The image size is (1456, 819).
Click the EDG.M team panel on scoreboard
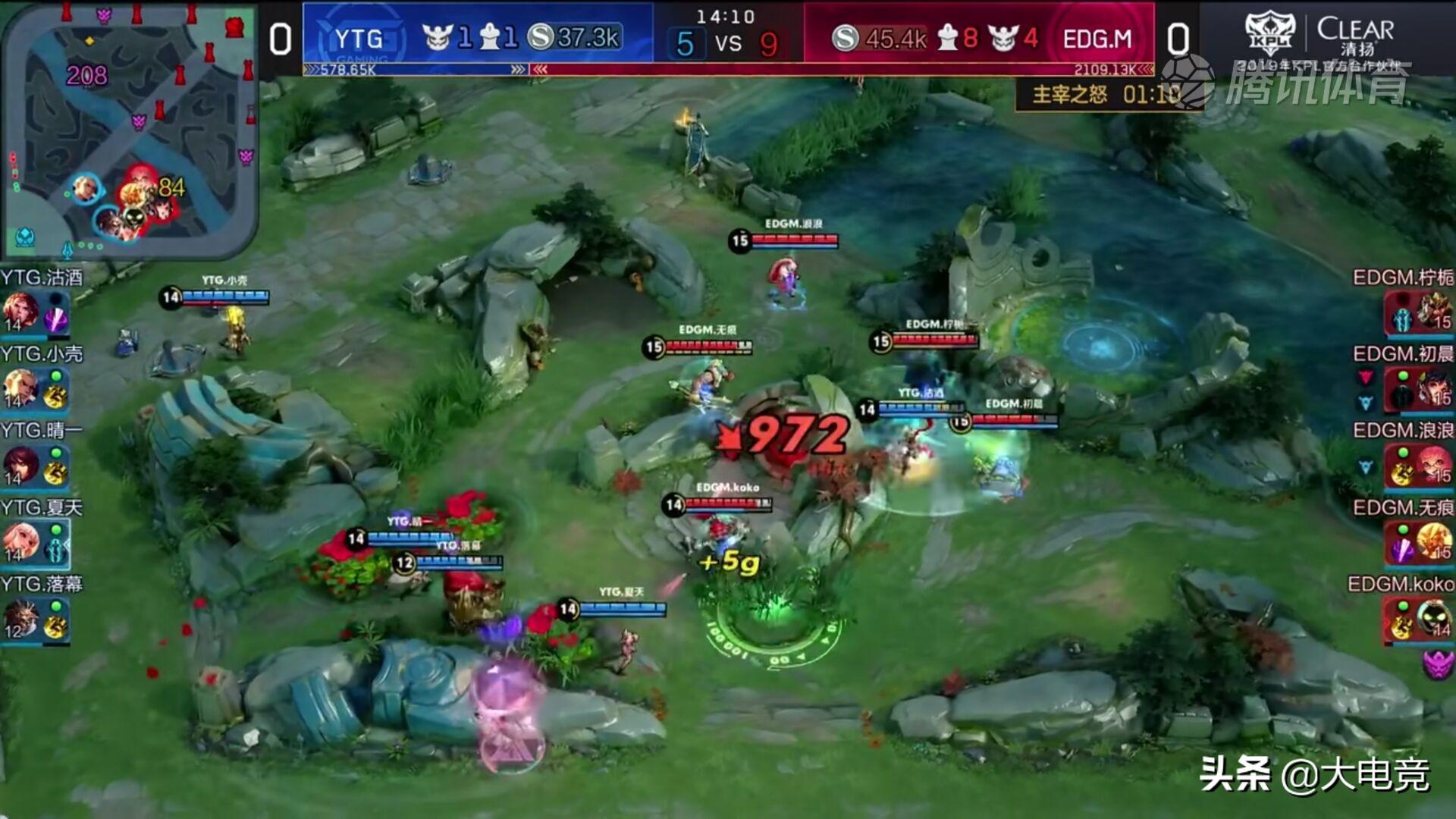(x=978, y=36)
